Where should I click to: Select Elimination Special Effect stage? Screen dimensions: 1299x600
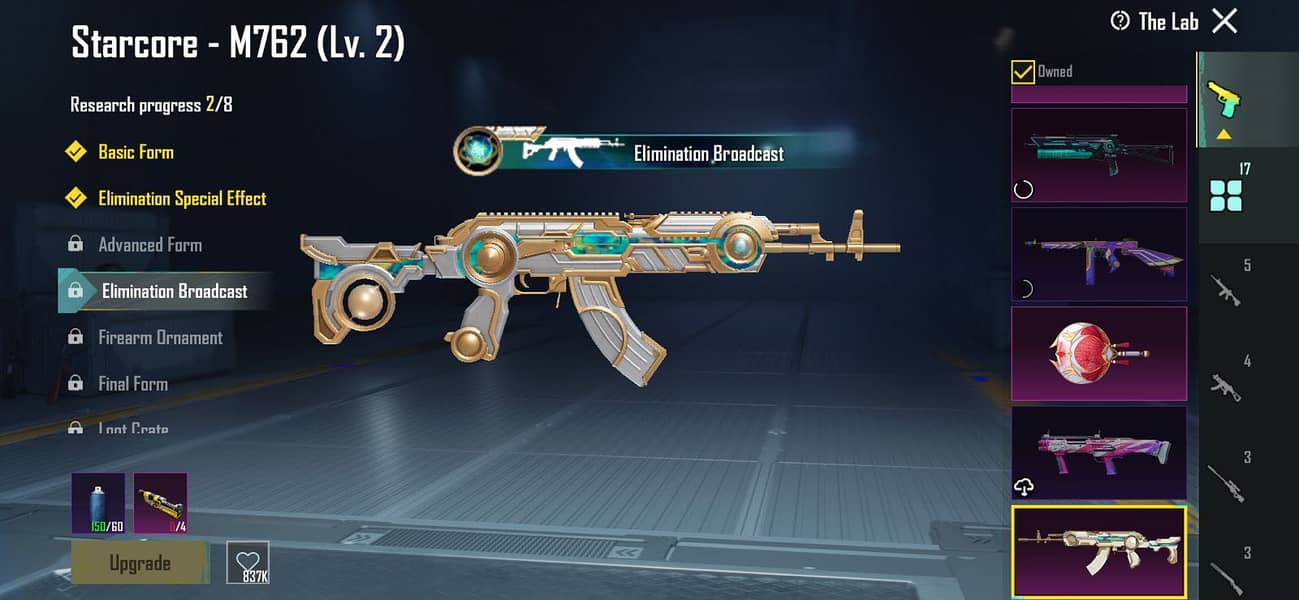point(182,198)
